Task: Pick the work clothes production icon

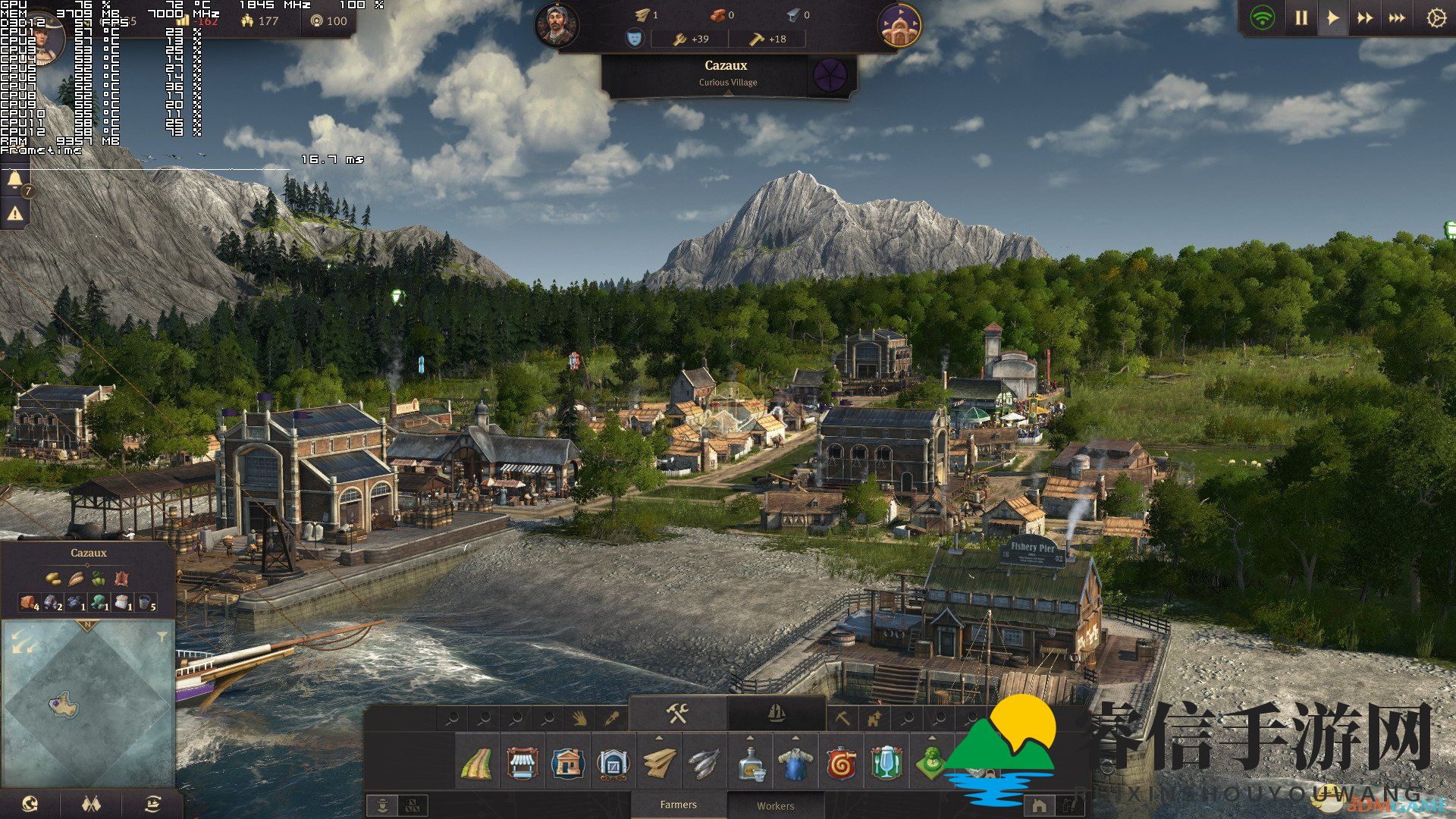Action: click(x=795, y=764)
